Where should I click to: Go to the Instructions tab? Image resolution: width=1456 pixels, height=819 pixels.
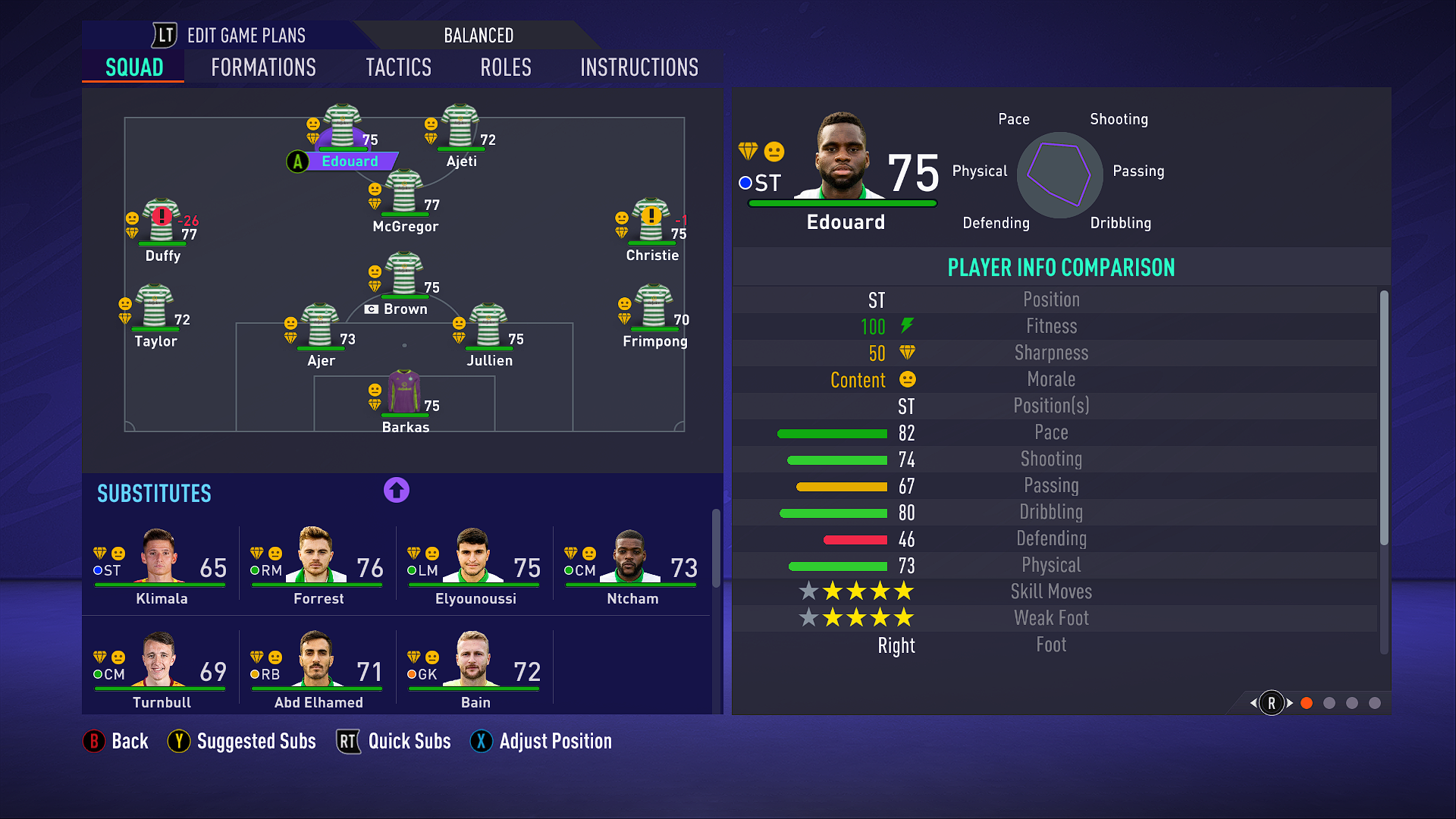point(639,67)
